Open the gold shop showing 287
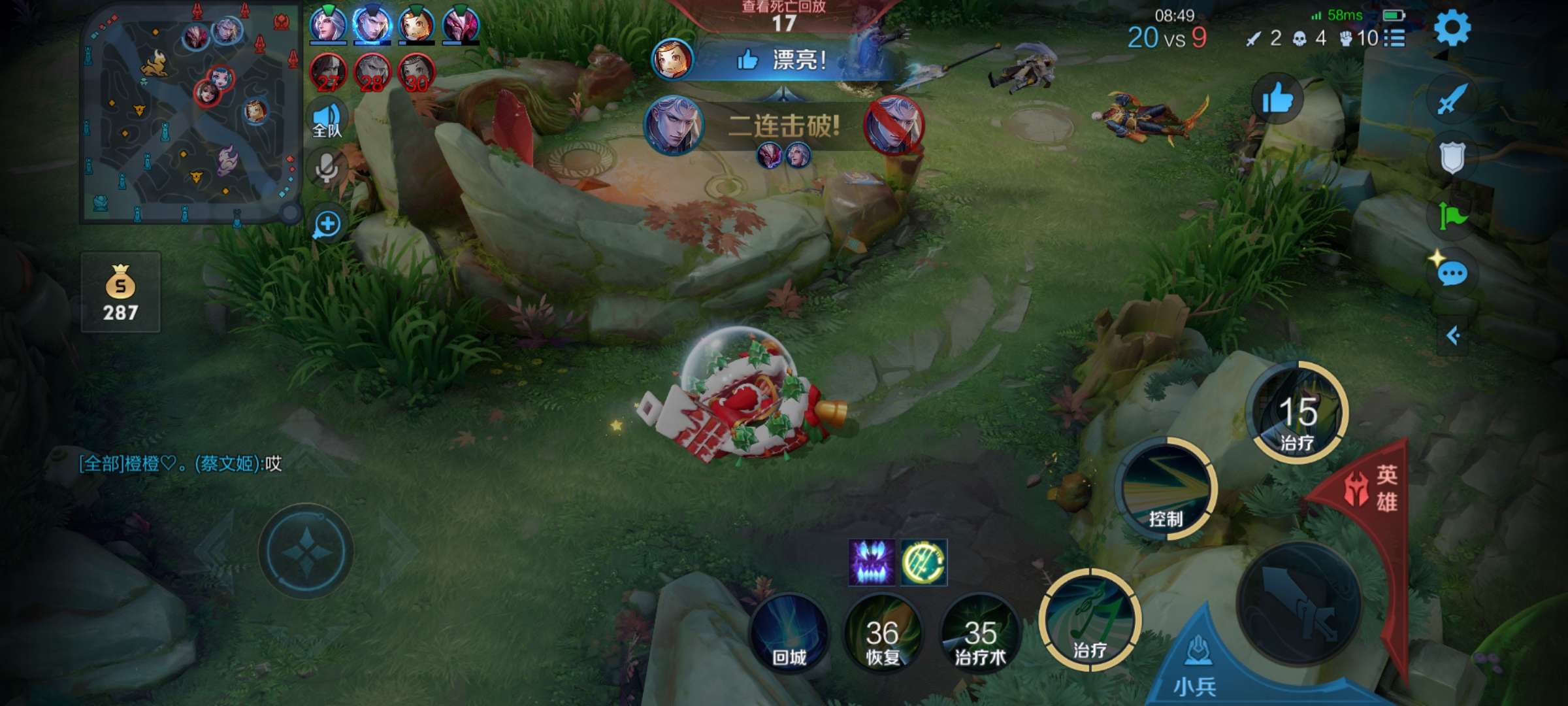 tap(121, 293)
